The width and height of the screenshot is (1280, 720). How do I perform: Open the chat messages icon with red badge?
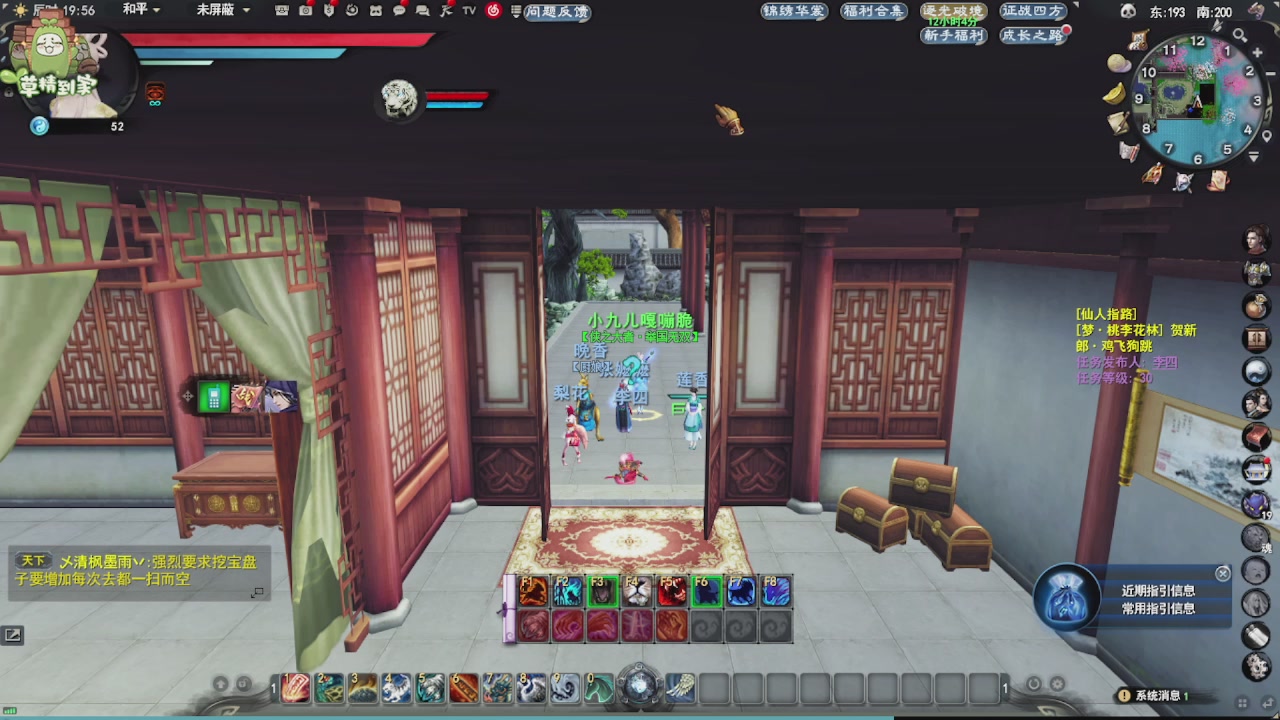[399, 11]
